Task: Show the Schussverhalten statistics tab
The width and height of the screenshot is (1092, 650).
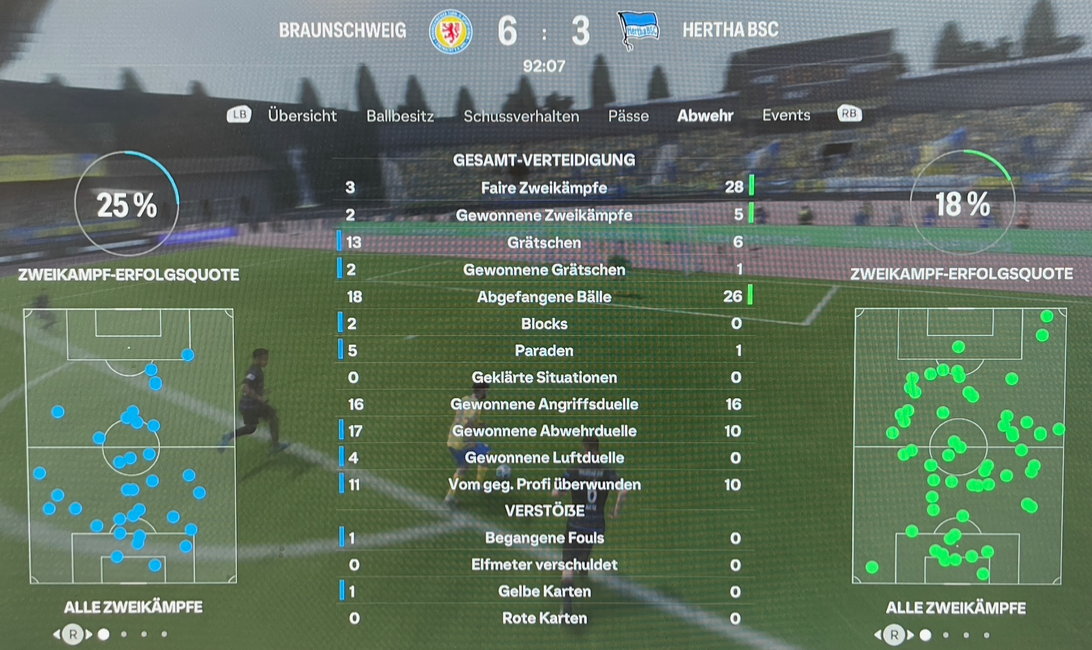Action: pos(521,116)
